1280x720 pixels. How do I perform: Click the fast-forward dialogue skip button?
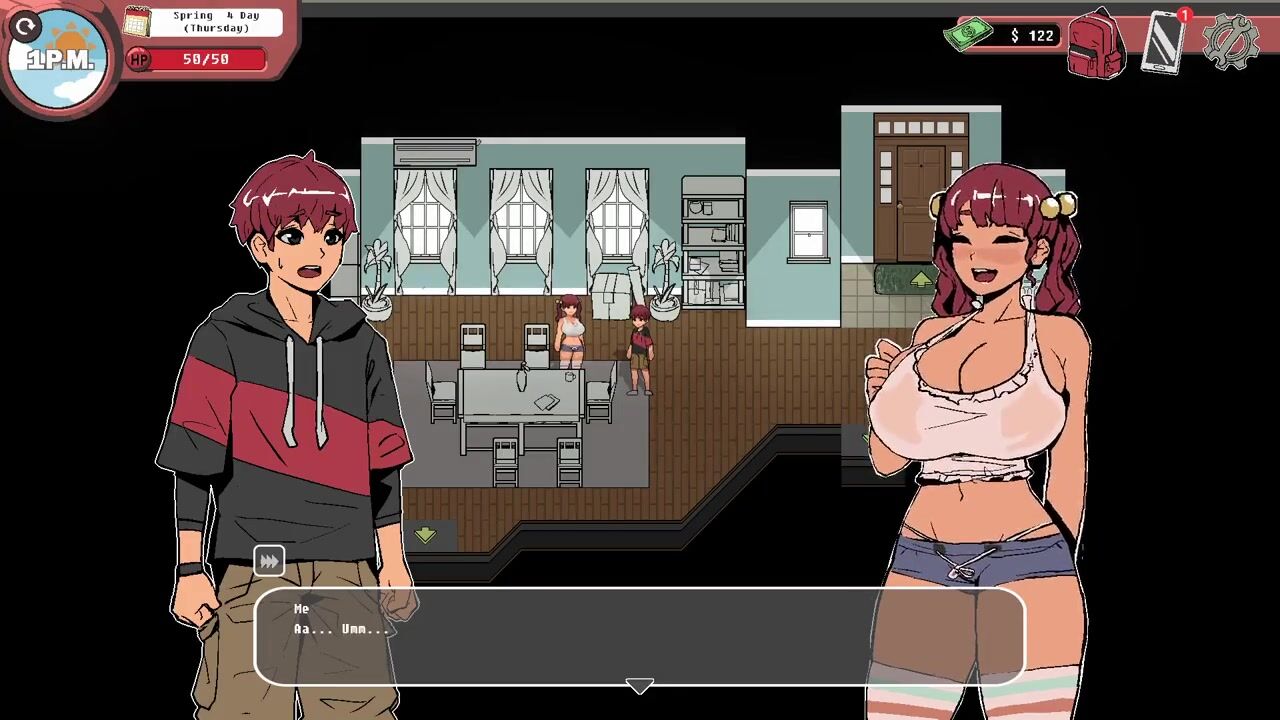tap(269, 561)
